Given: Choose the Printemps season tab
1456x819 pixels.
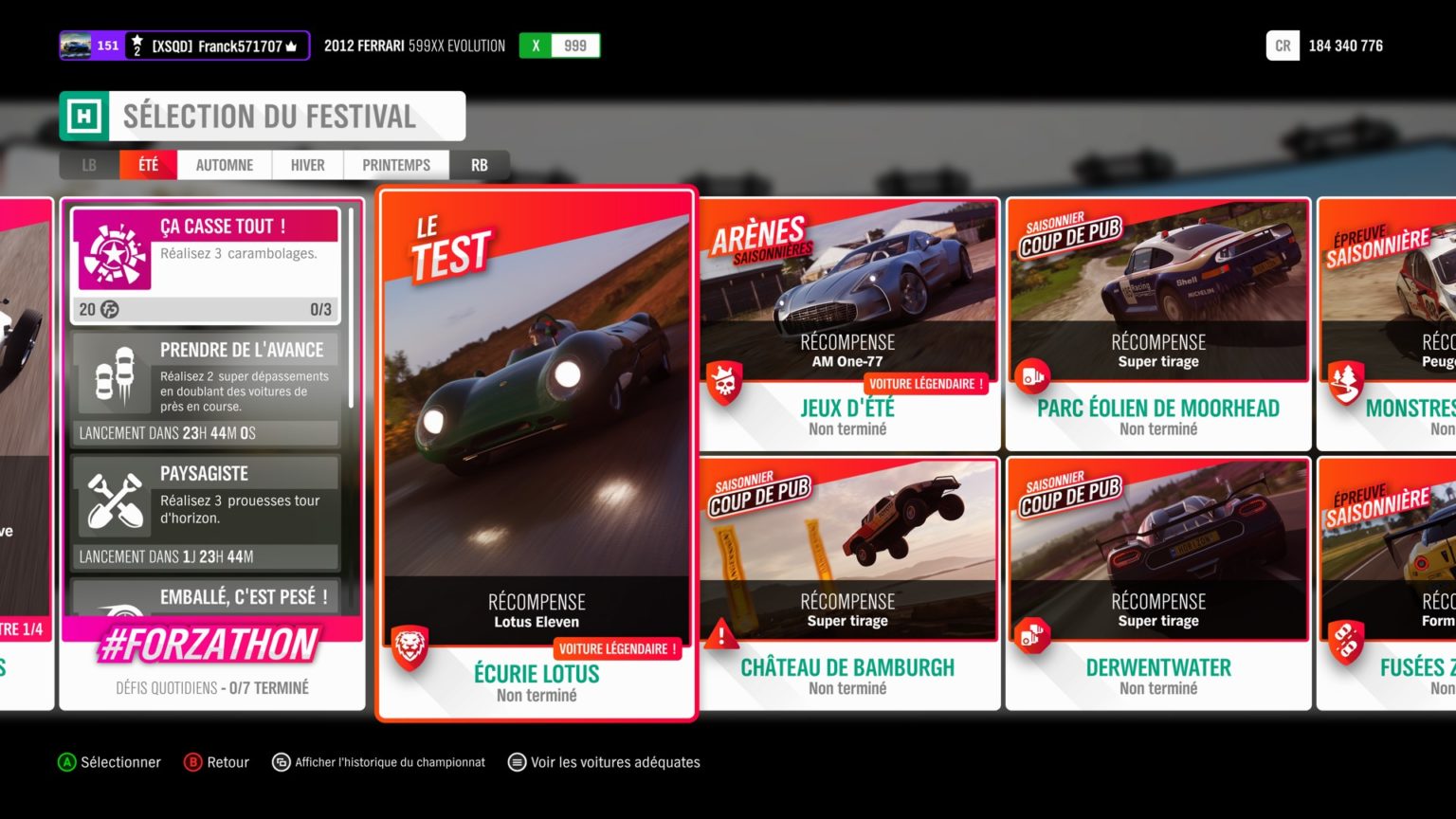Looking at the screenshot, I should 396,165.
